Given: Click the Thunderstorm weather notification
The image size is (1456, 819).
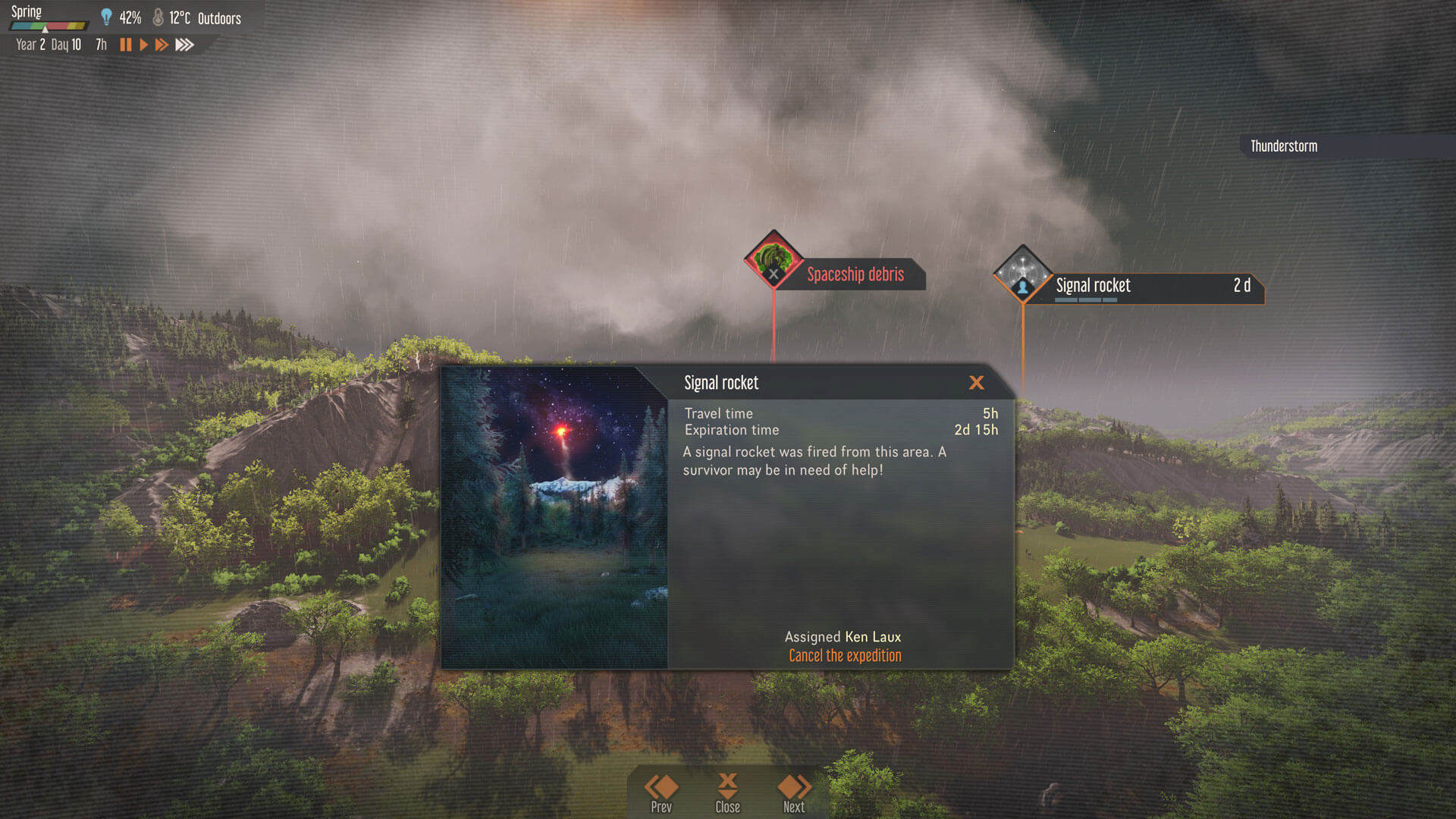Looking at the screenshot, I should tap(1284, 146).
